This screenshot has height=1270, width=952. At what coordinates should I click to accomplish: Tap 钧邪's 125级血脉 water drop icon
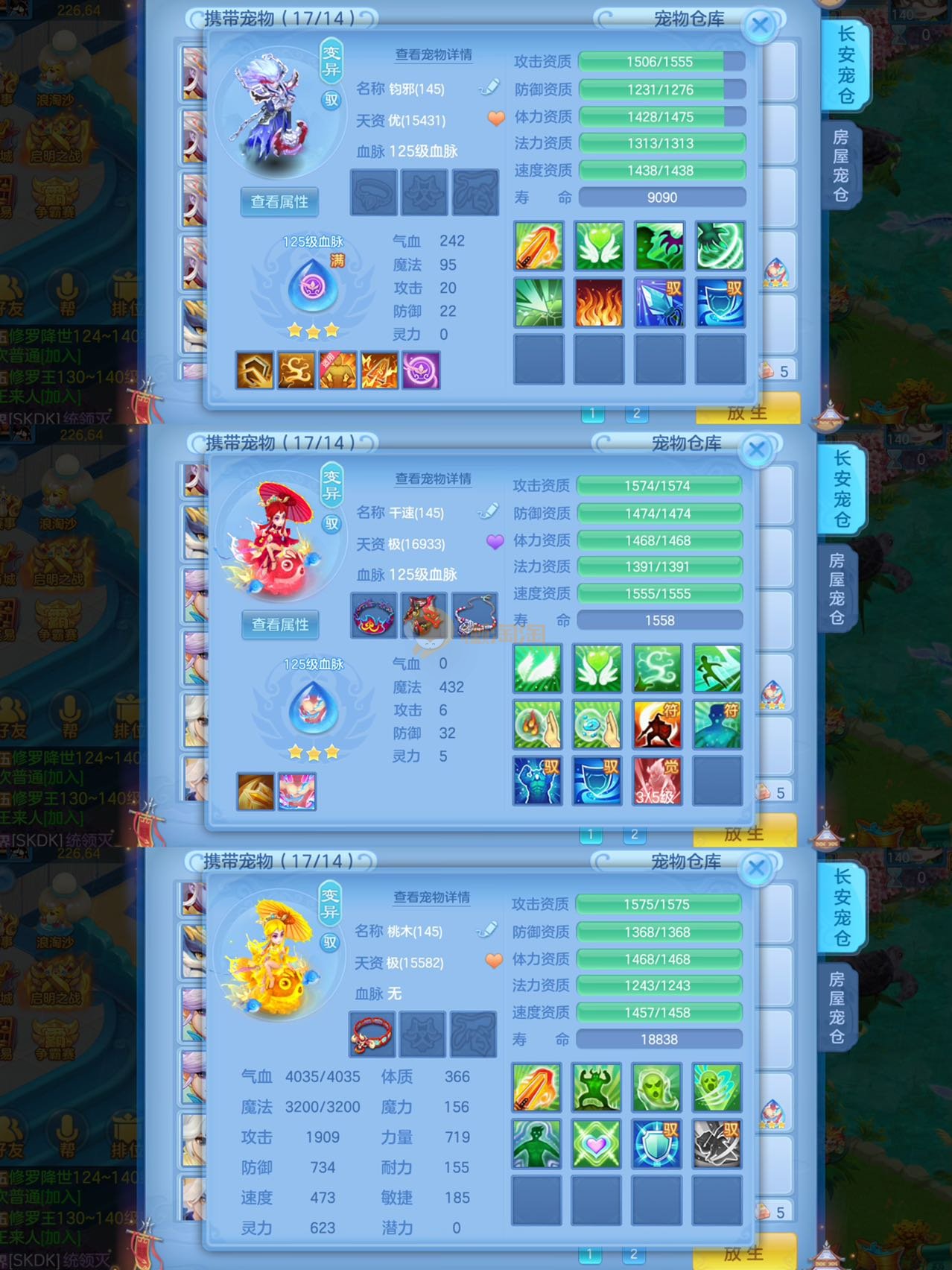[313, 285]
